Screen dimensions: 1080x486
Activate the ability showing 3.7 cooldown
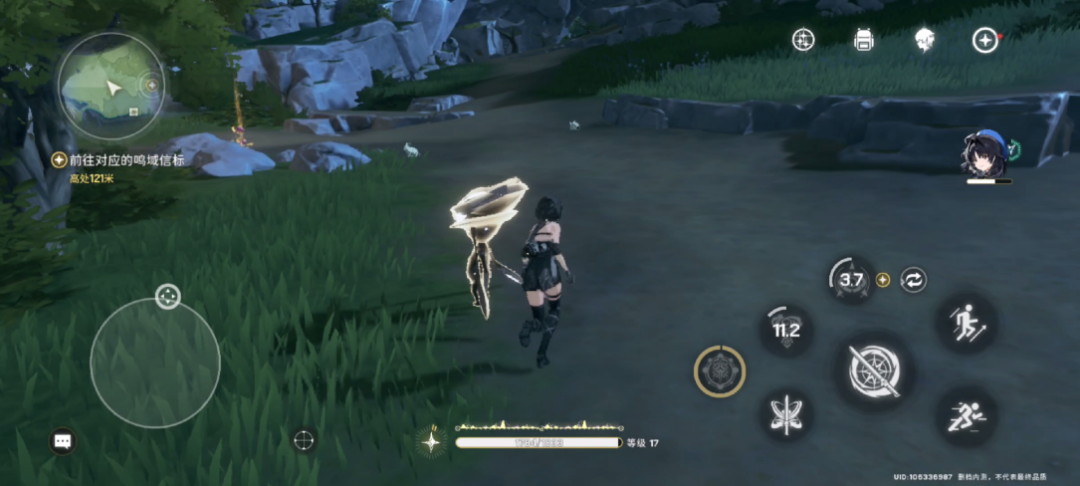851,281
